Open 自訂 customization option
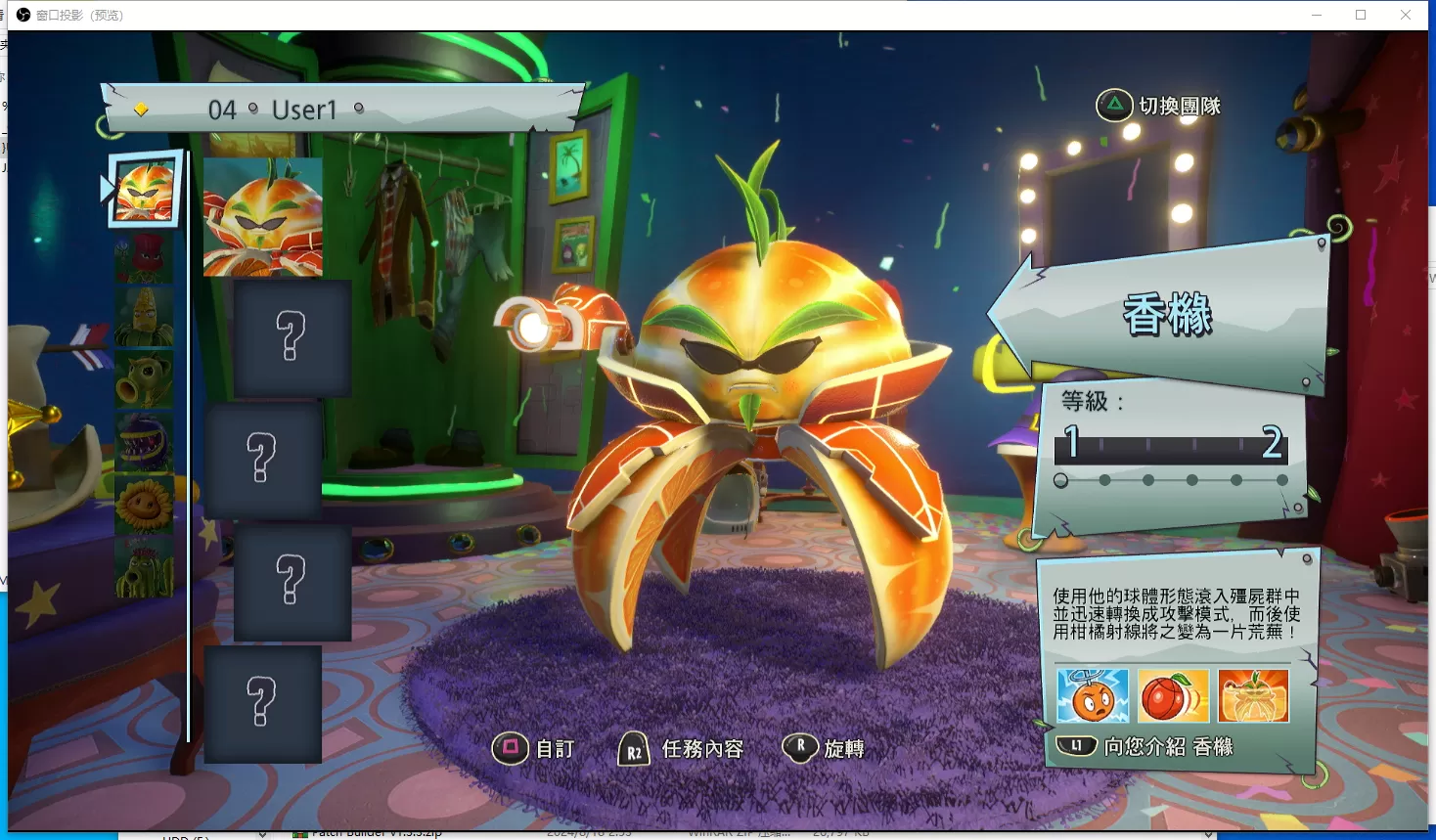This screenshot has width=1436, height=840. 555,749
